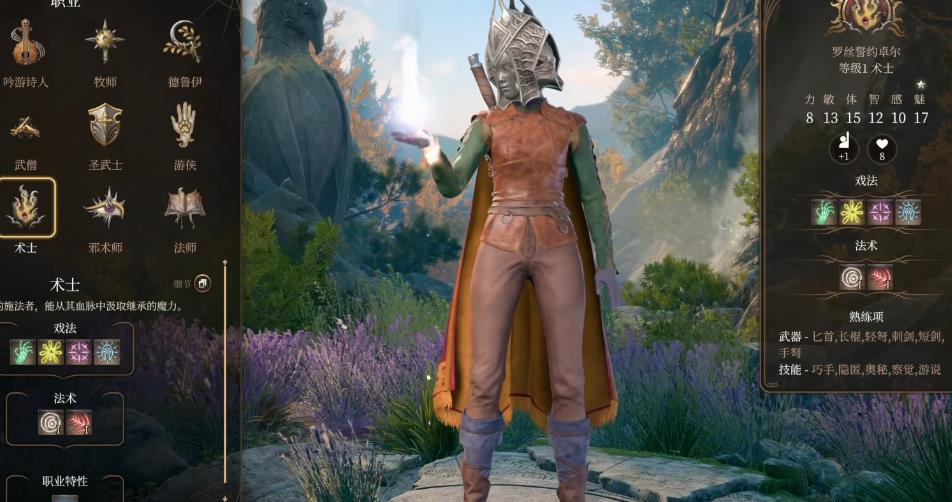Click the blue glowing cantrip in character summary
This screenshot has width=952, height=502.
coord(908,211)
